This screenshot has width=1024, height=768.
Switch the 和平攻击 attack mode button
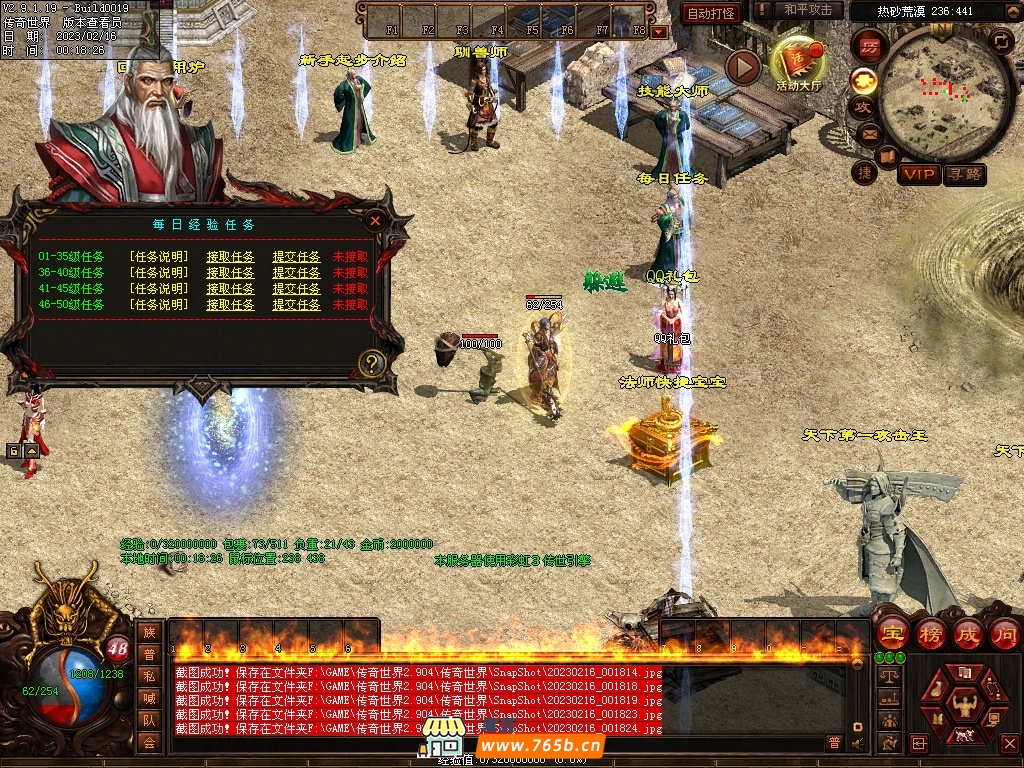point(808,11)
